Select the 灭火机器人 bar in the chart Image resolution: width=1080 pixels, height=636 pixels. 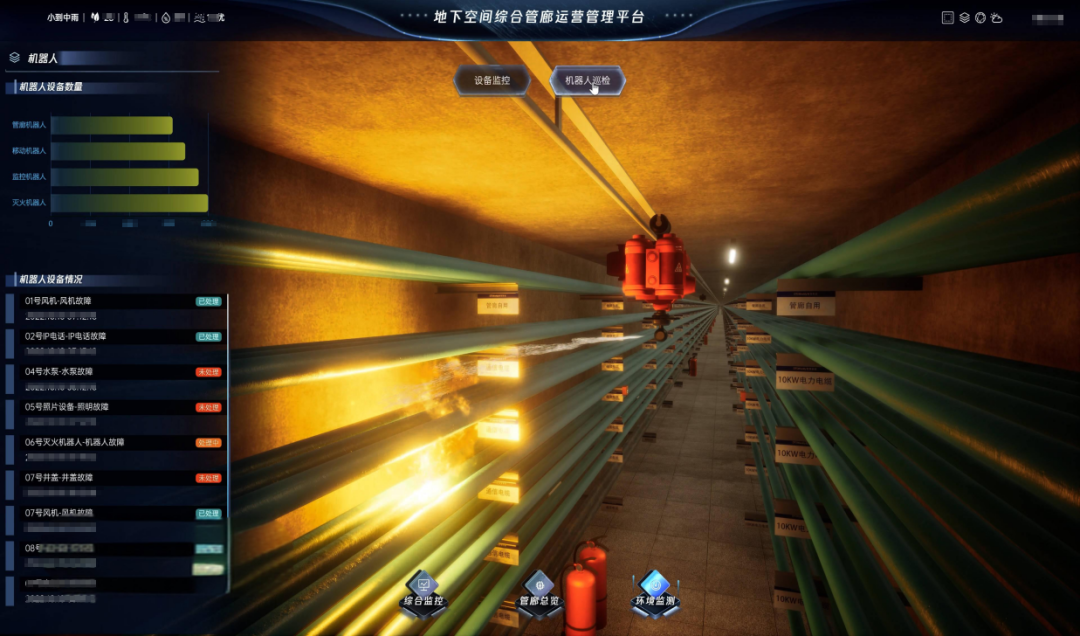pos(129,203)
